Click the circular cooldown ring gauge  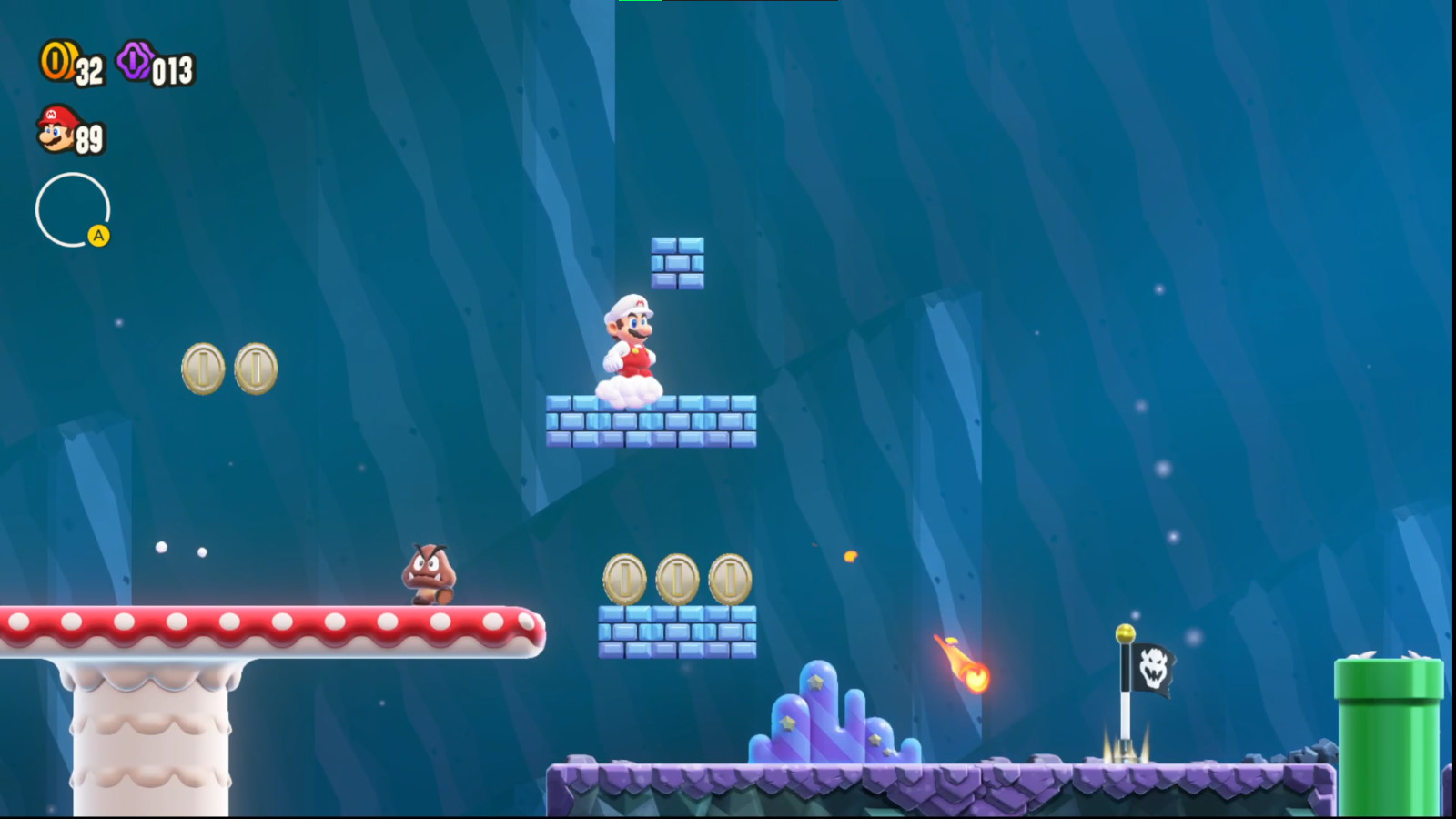coord(73,209)
